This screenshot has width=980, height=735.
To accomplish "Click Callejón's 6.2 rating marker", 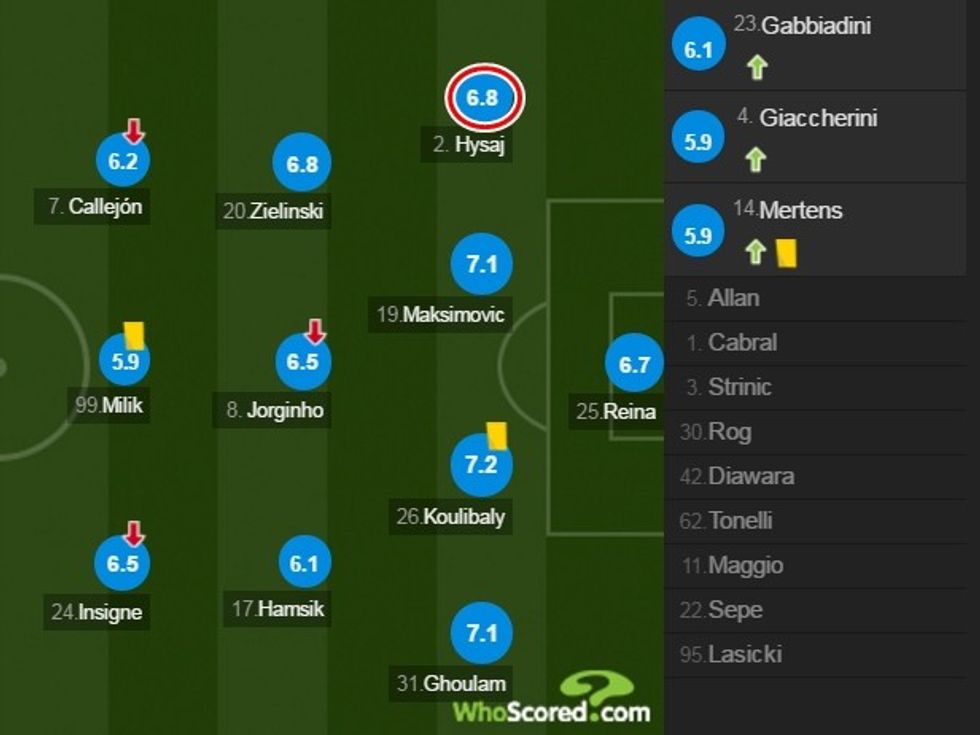I will (x=122, y=161).
